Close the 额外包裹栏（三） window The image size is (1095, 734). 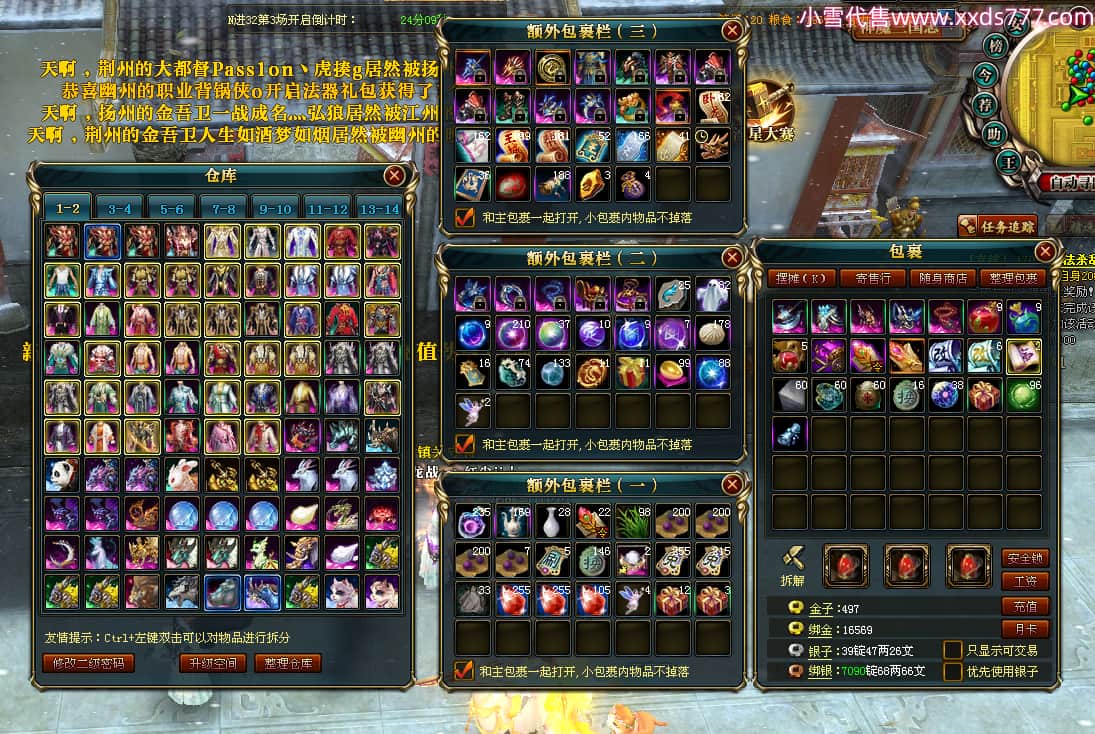tap(733, 30)
